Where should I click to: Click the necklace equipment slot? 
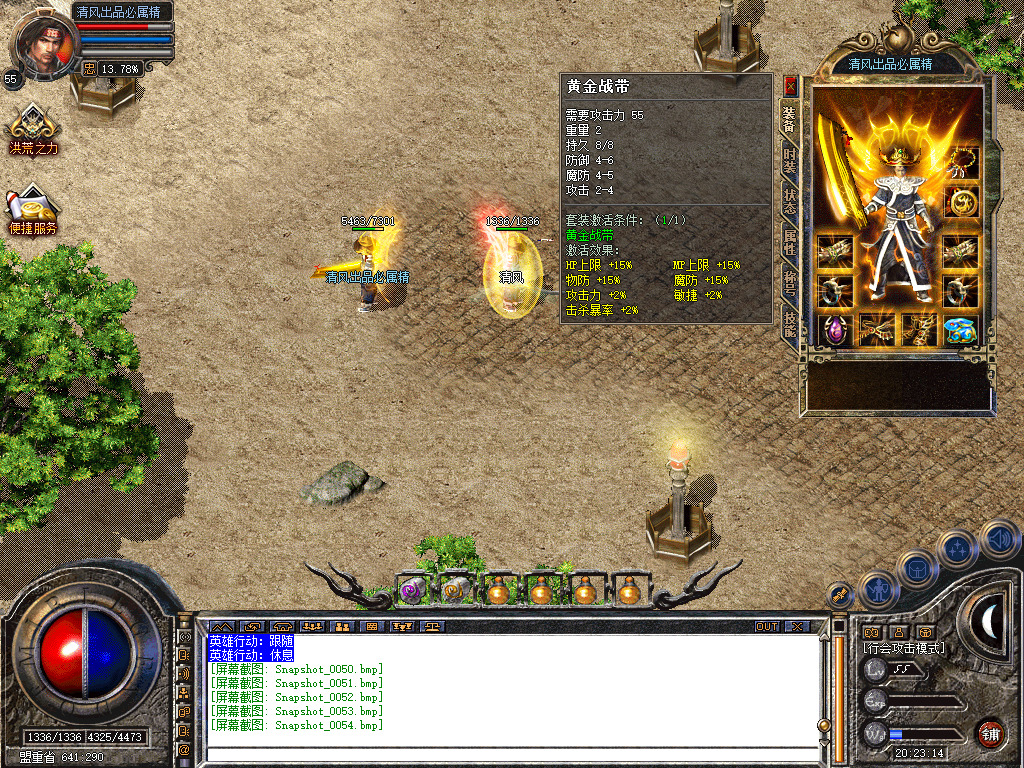(962, 161)
